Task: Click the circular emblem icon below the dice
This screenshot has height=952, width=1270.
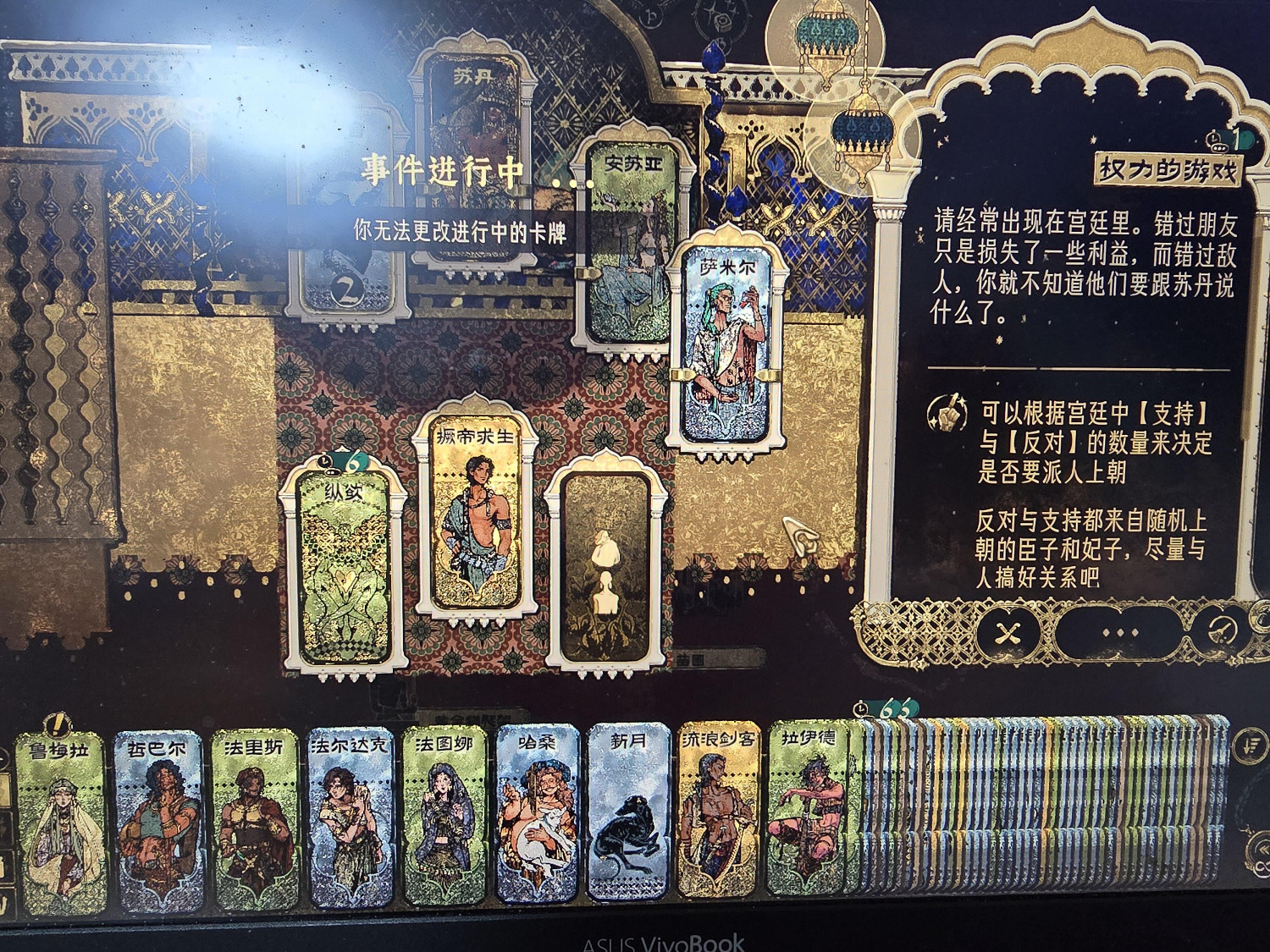Action: 724,45
